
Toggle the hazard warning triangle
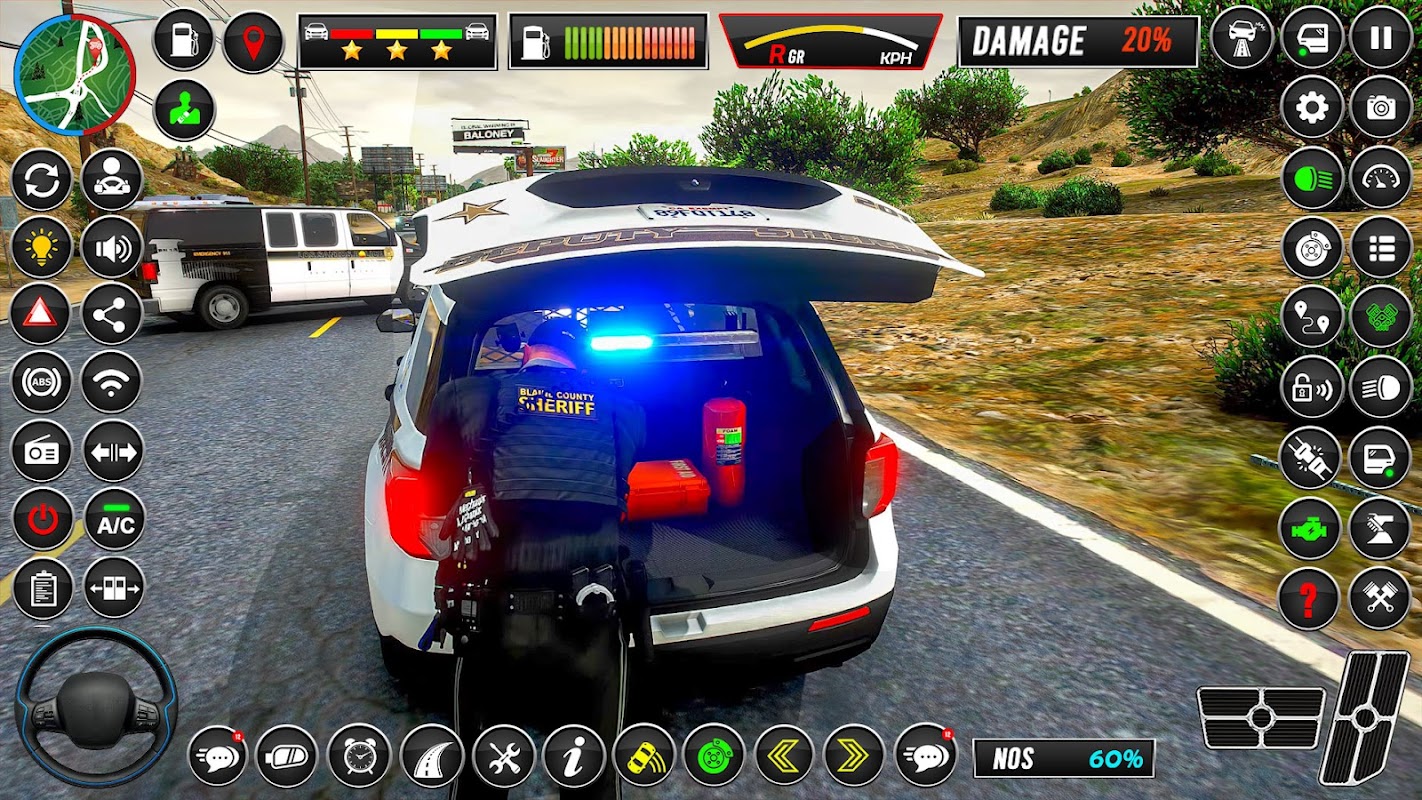[x=41, y=314]
